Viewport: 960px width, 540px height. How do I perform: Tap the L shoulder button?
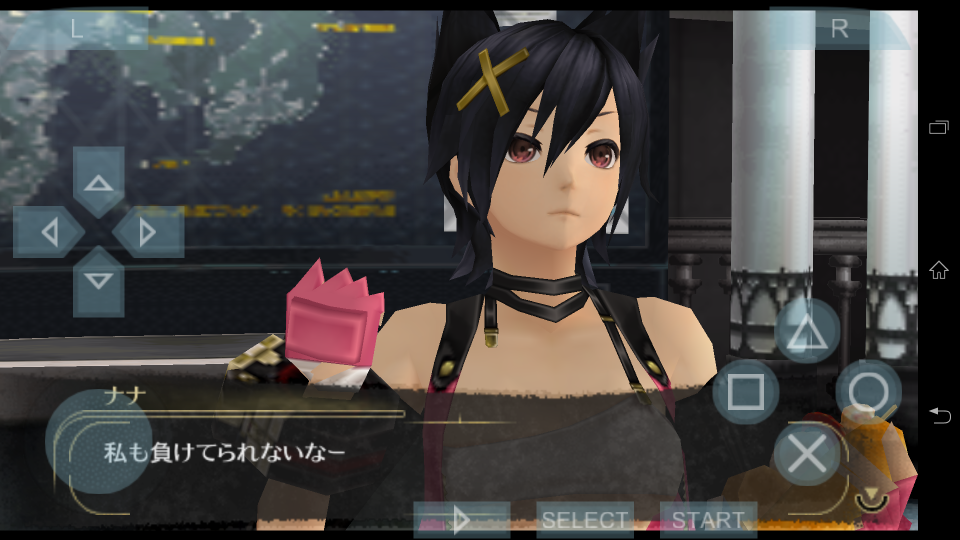(77, 29)
